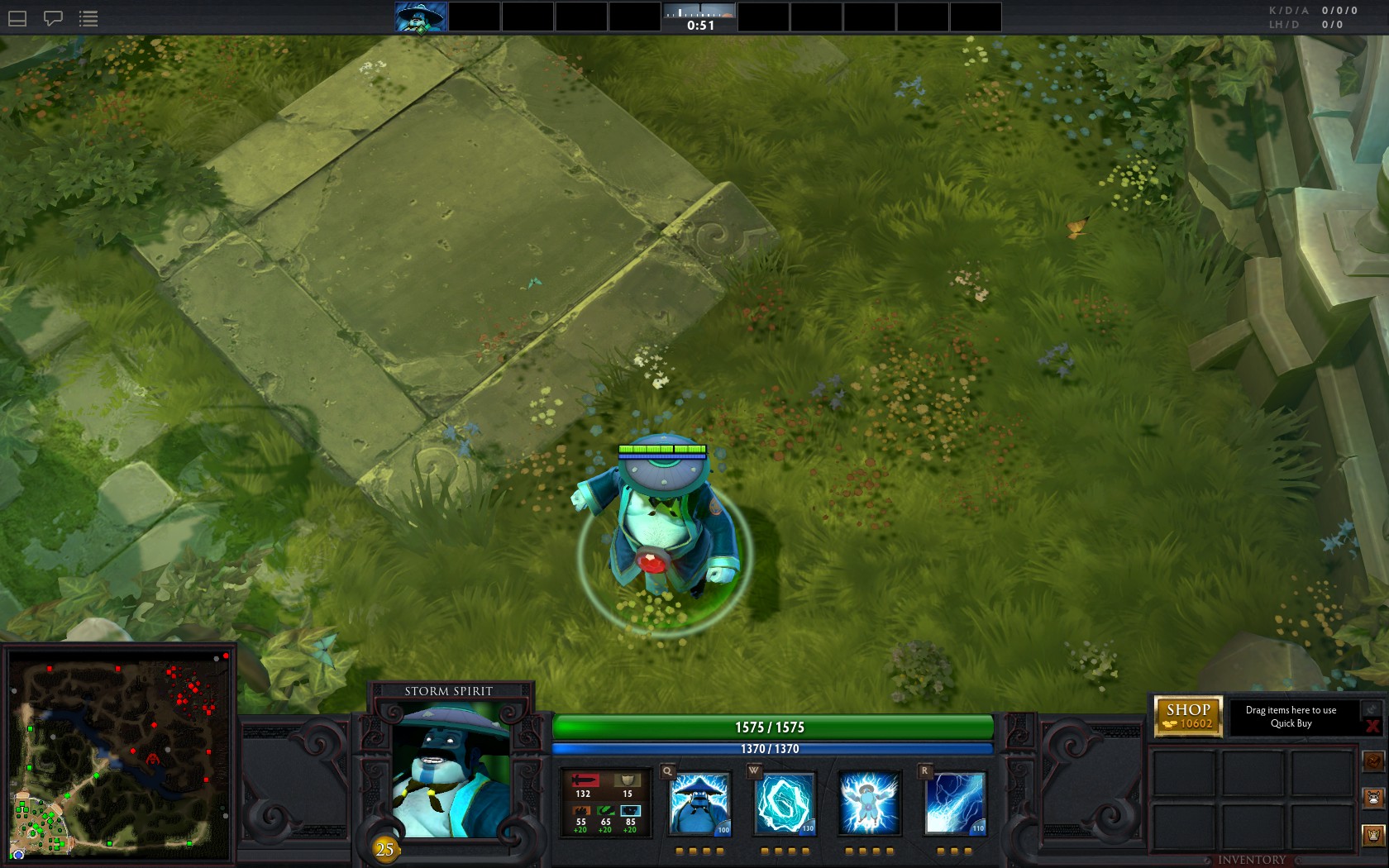
Task: Open the combat log list icon
Action: coord(88,18)
